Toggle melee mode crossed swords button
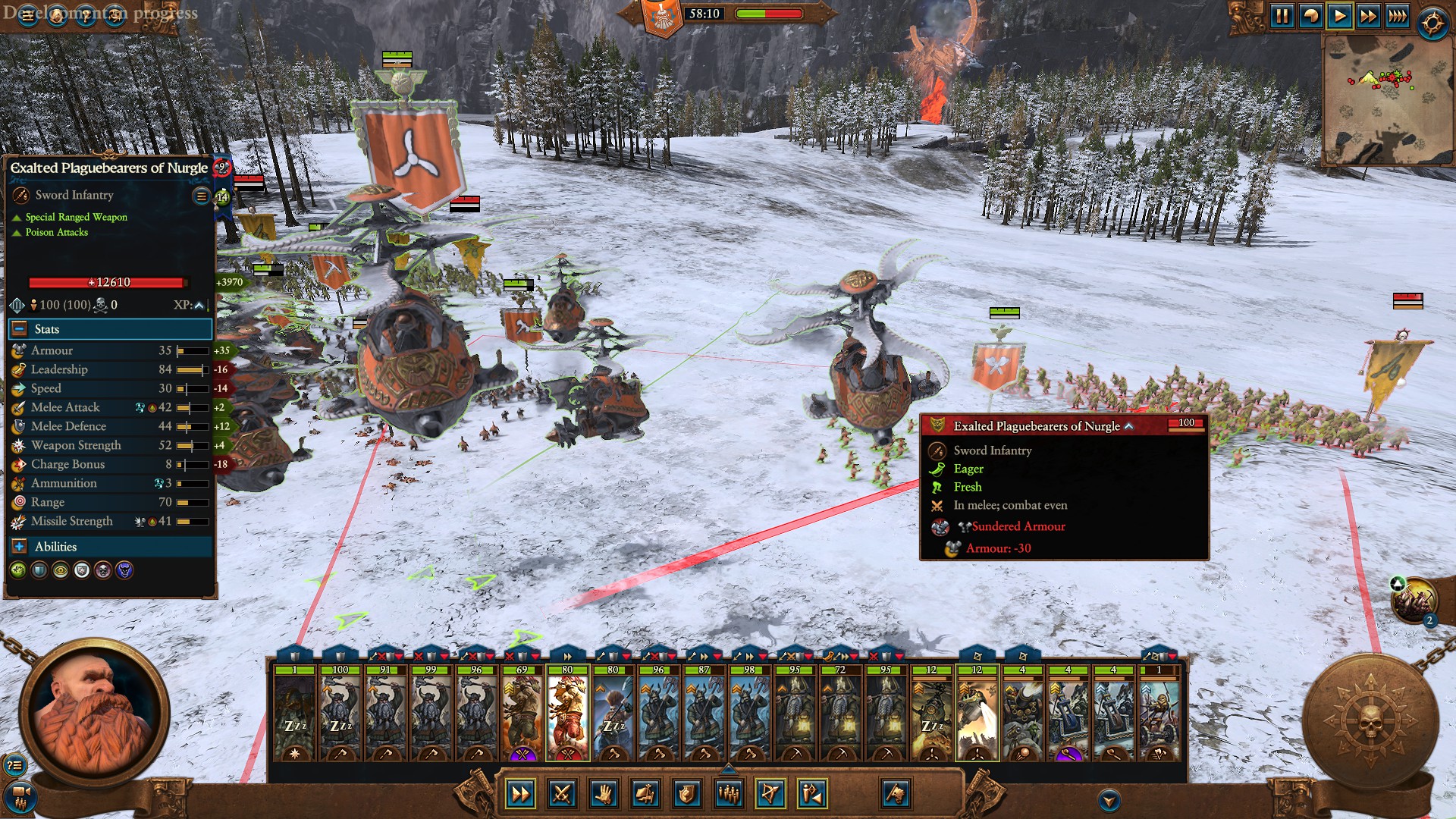The width and height of the screenshot is (1456, 819). click(x=562, y=794)
